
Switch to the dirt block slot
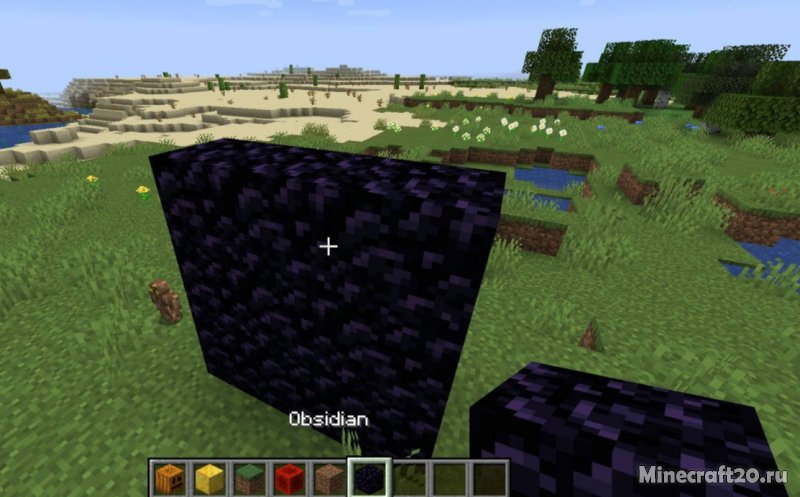(328, 478)
